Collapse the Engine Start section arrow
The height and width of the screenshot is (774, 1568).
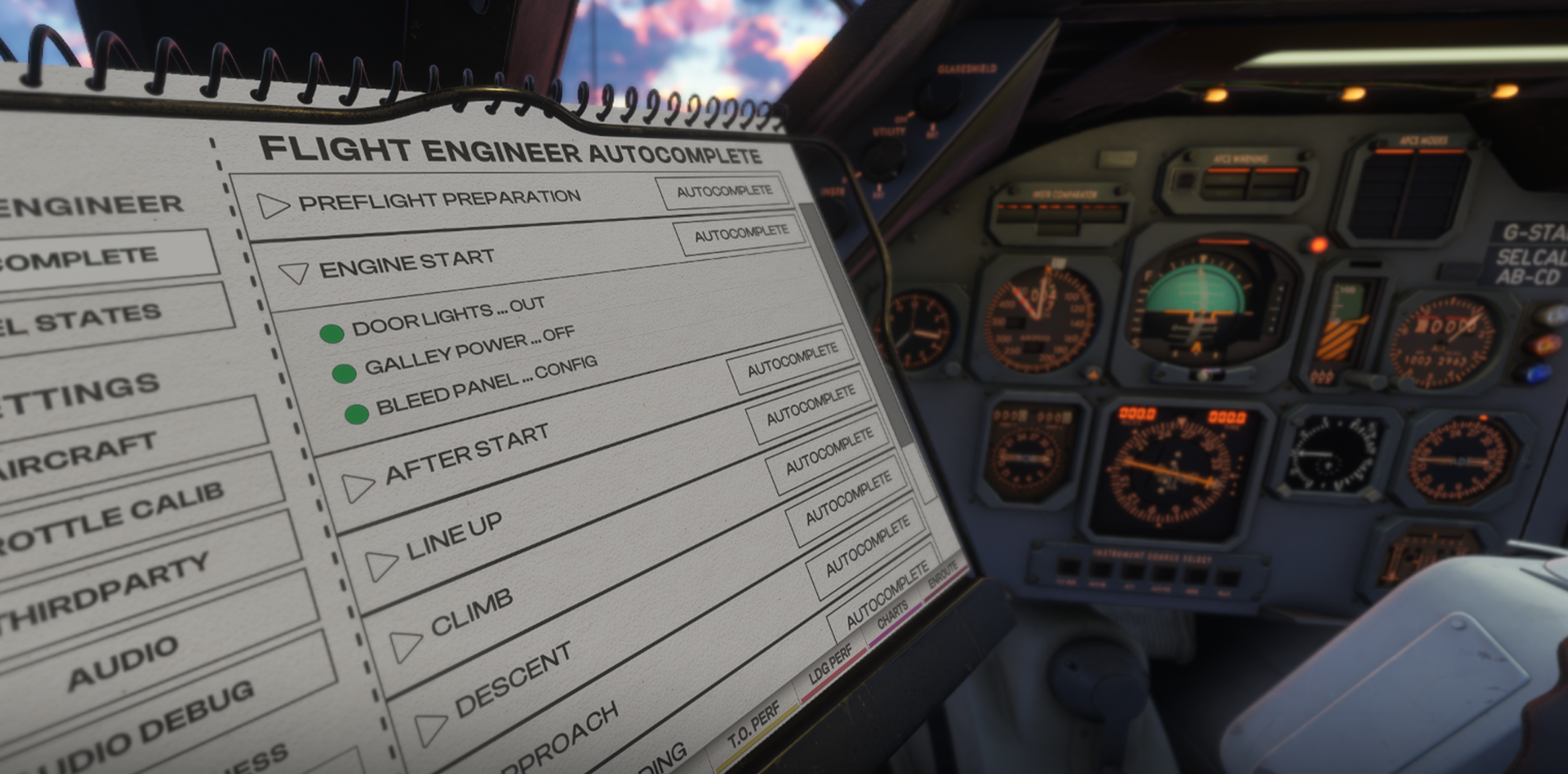294,273
